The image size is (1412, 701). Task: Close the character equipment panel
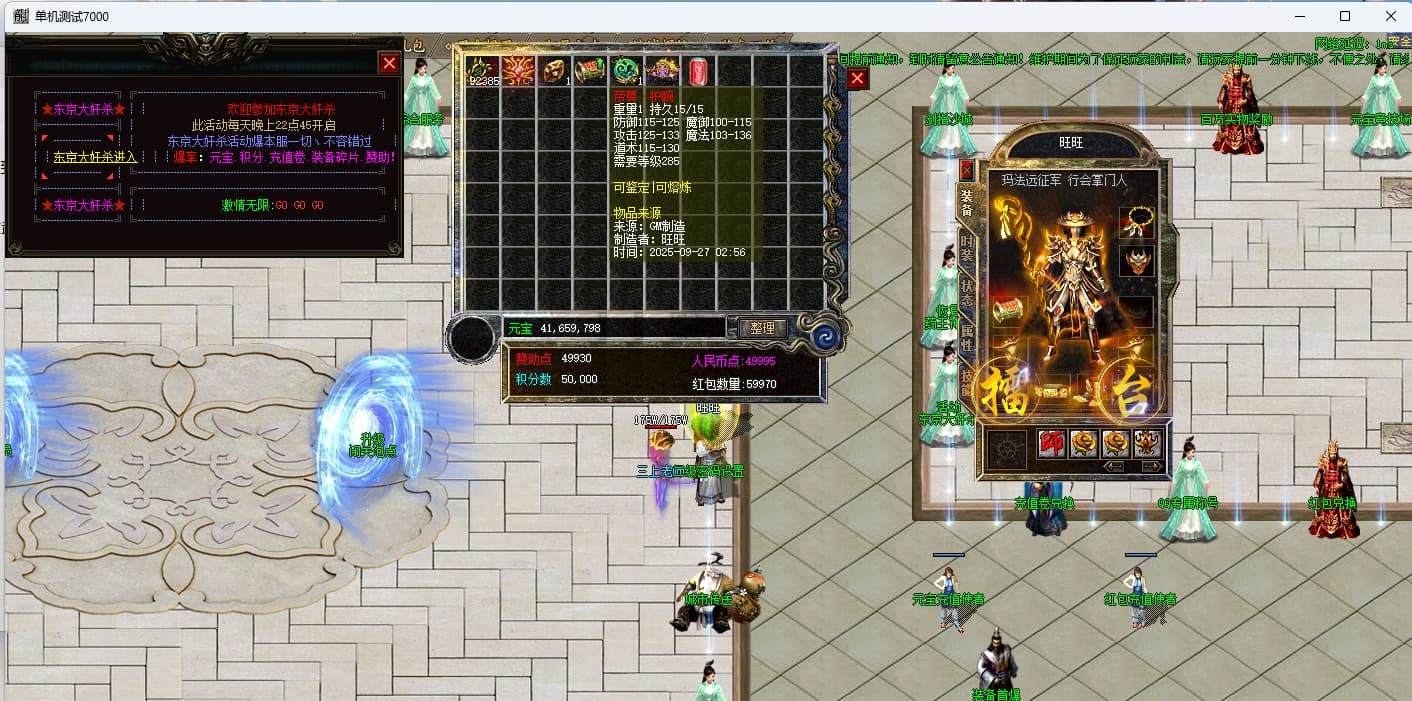966,169
